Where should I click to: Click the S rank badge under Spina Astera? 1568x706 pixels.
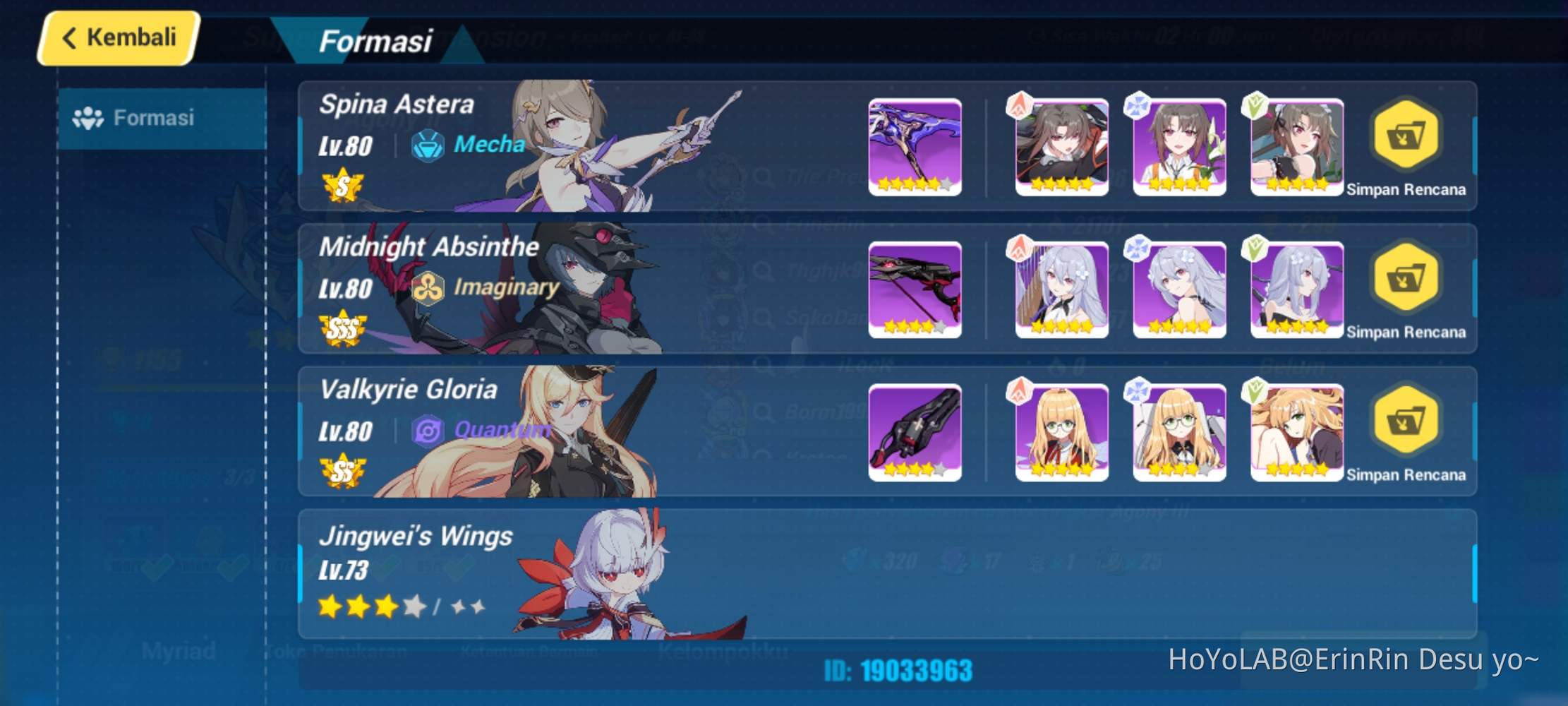341,184
